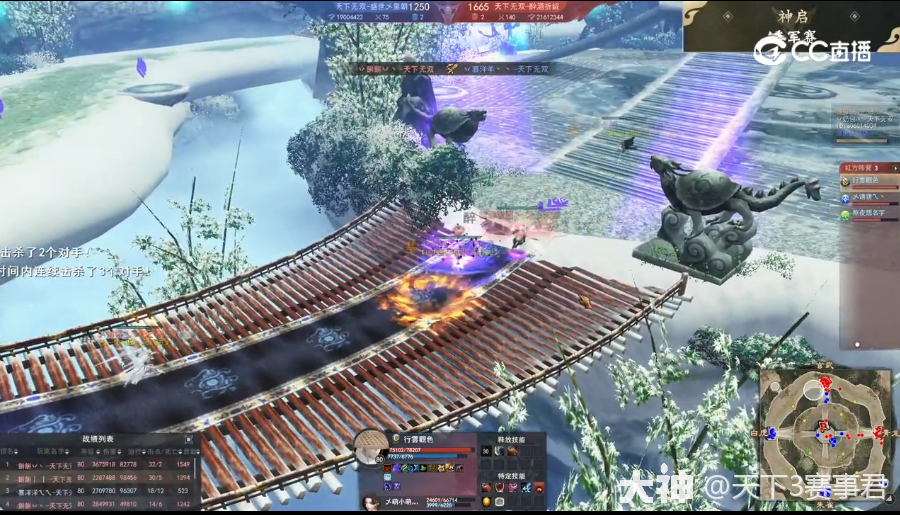Click the 行雲觀色 straw-hat portrait
900x515 pixels.
coord(371,447)
